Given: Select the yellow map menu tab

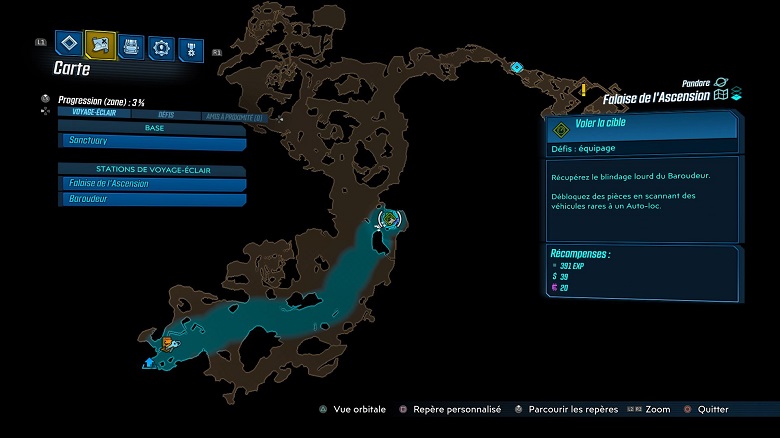Looking at the screenshot, I should pyautogui.click(x=100, y=43).
